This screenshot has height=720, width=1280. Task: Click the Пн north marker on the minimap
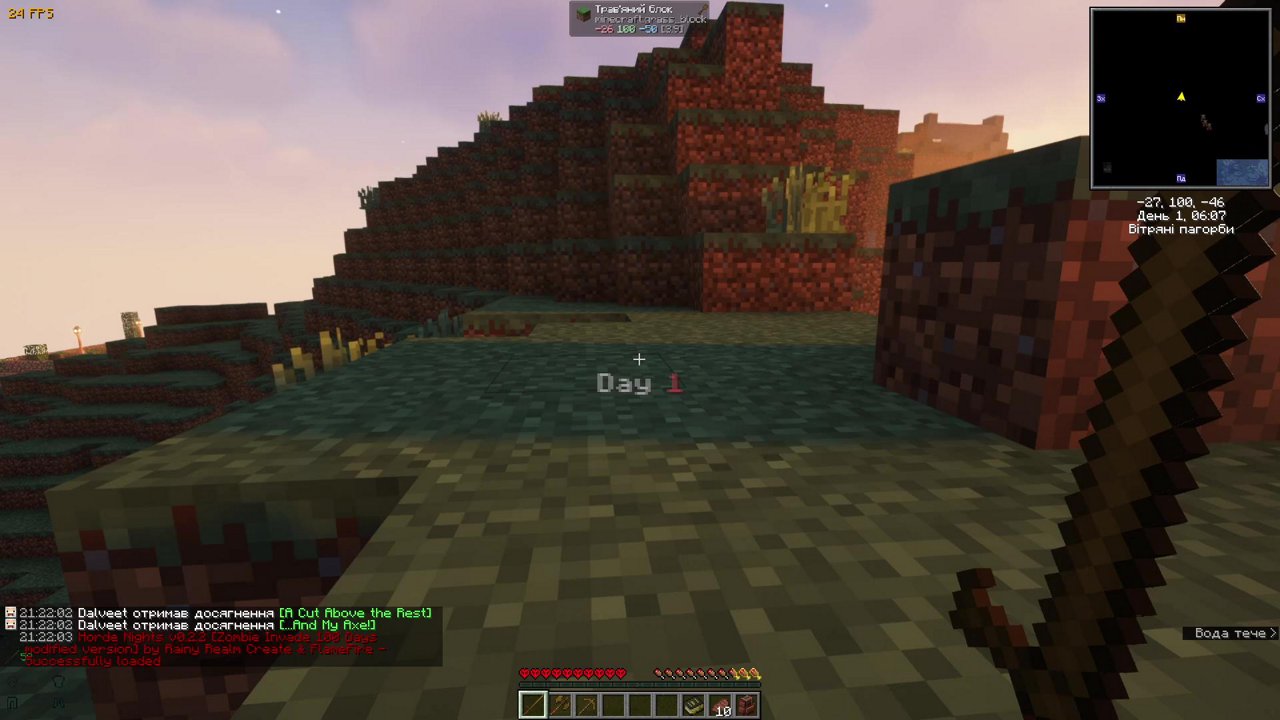click(1181, 18)
